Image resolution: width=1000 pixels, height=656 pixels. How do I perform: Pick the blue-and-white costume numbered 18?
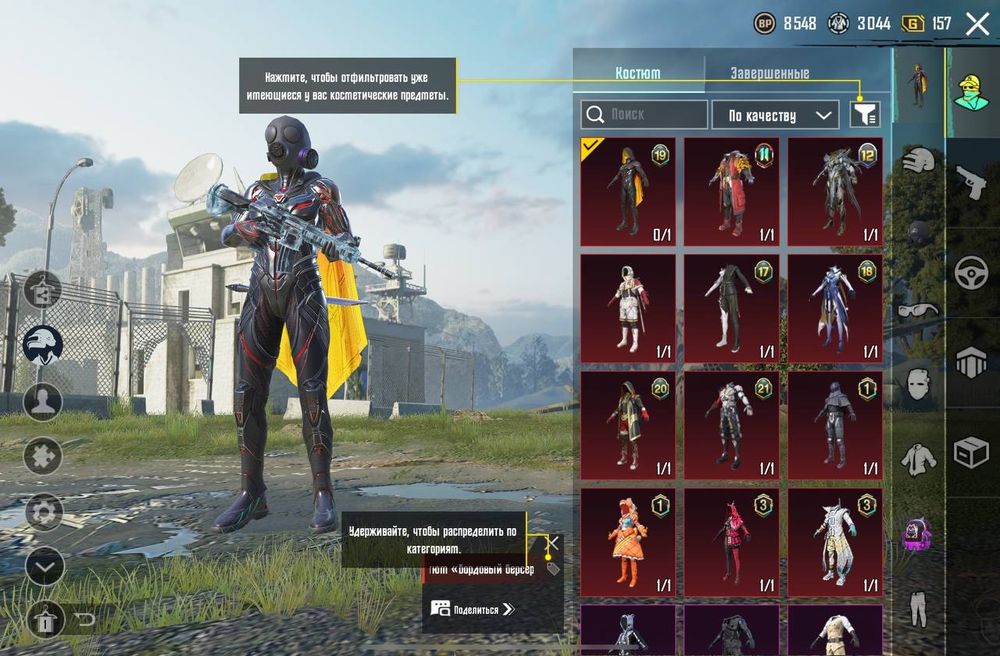point(835,308)
